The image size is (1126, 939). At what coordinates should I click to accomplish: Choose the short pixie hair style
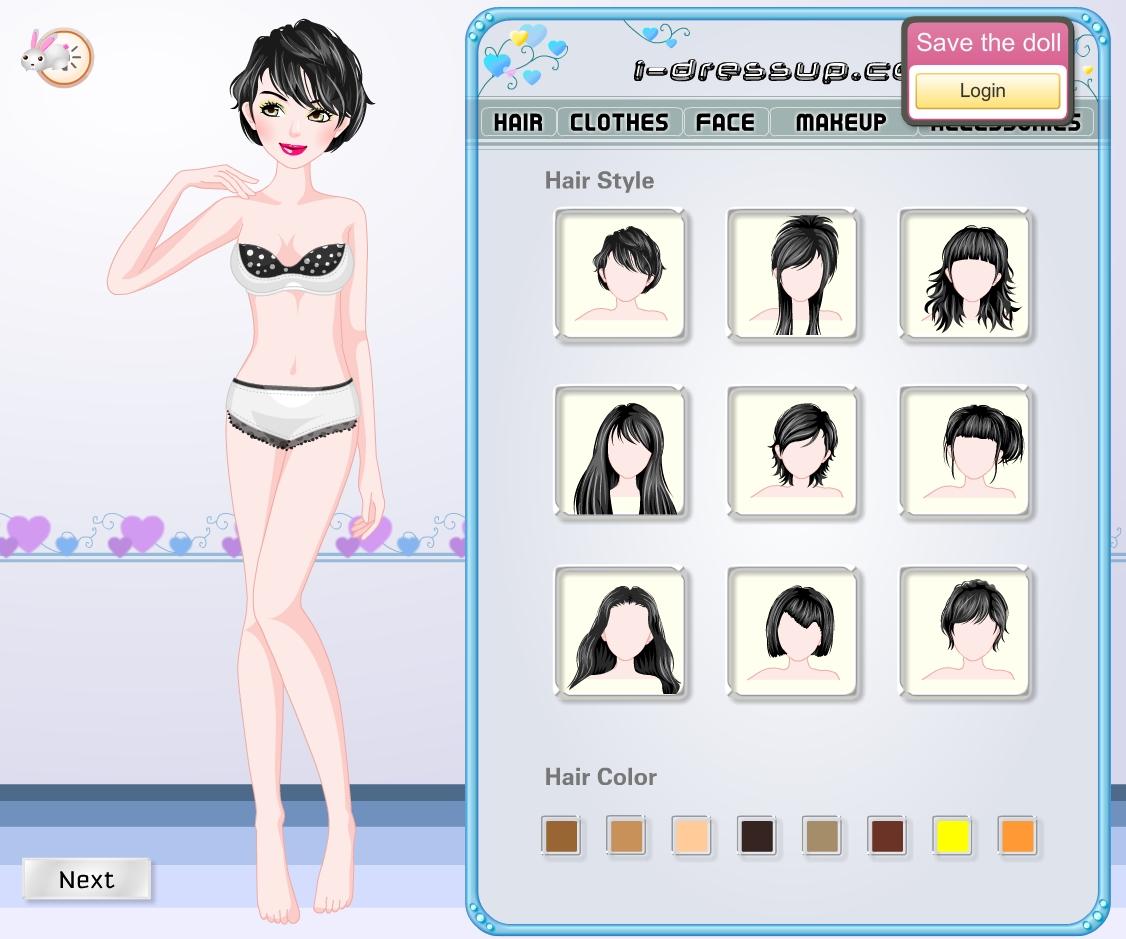(x=621, y=274)
